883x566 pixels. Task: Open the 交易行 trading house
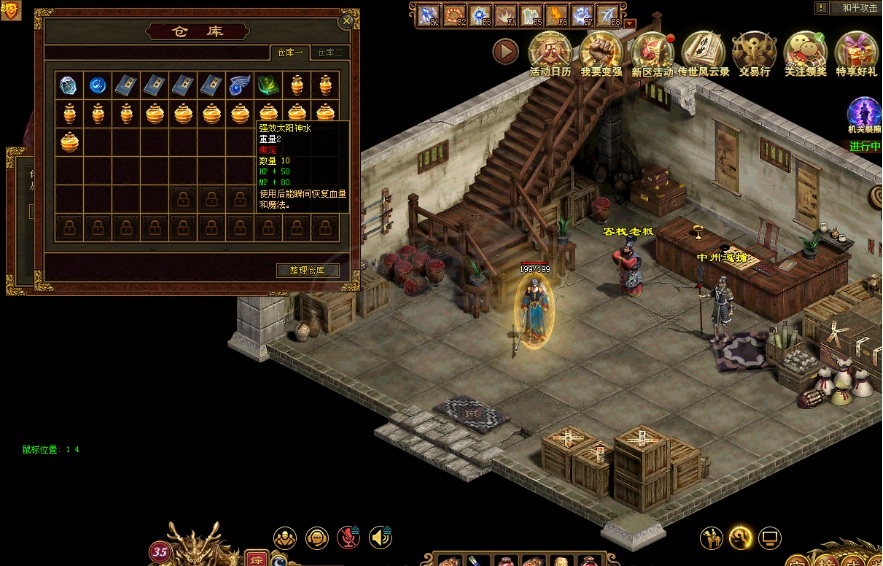point(753,50)
